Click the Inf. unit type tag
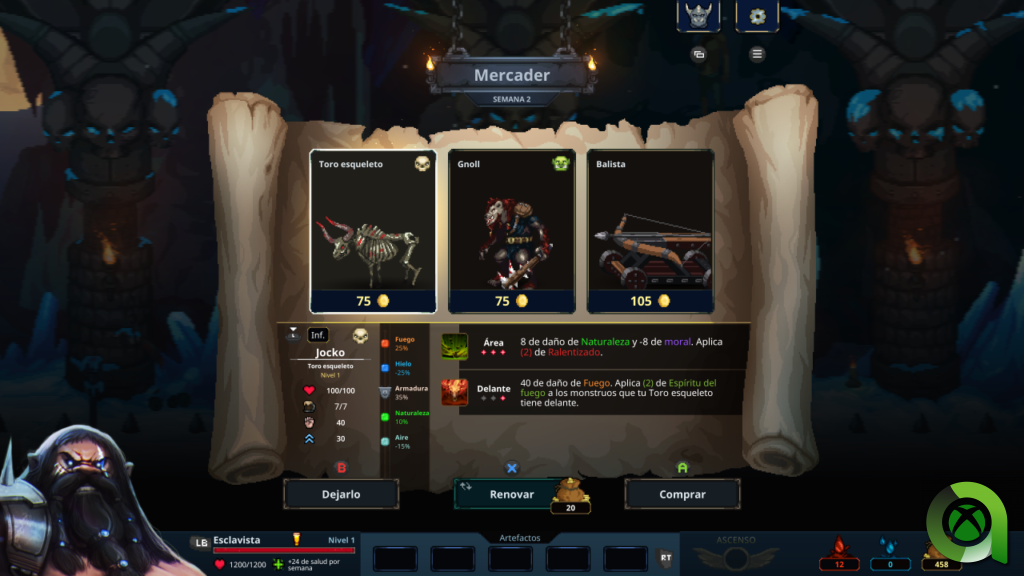Screen dimensions: 1024x576 click(x=318, y=335)
